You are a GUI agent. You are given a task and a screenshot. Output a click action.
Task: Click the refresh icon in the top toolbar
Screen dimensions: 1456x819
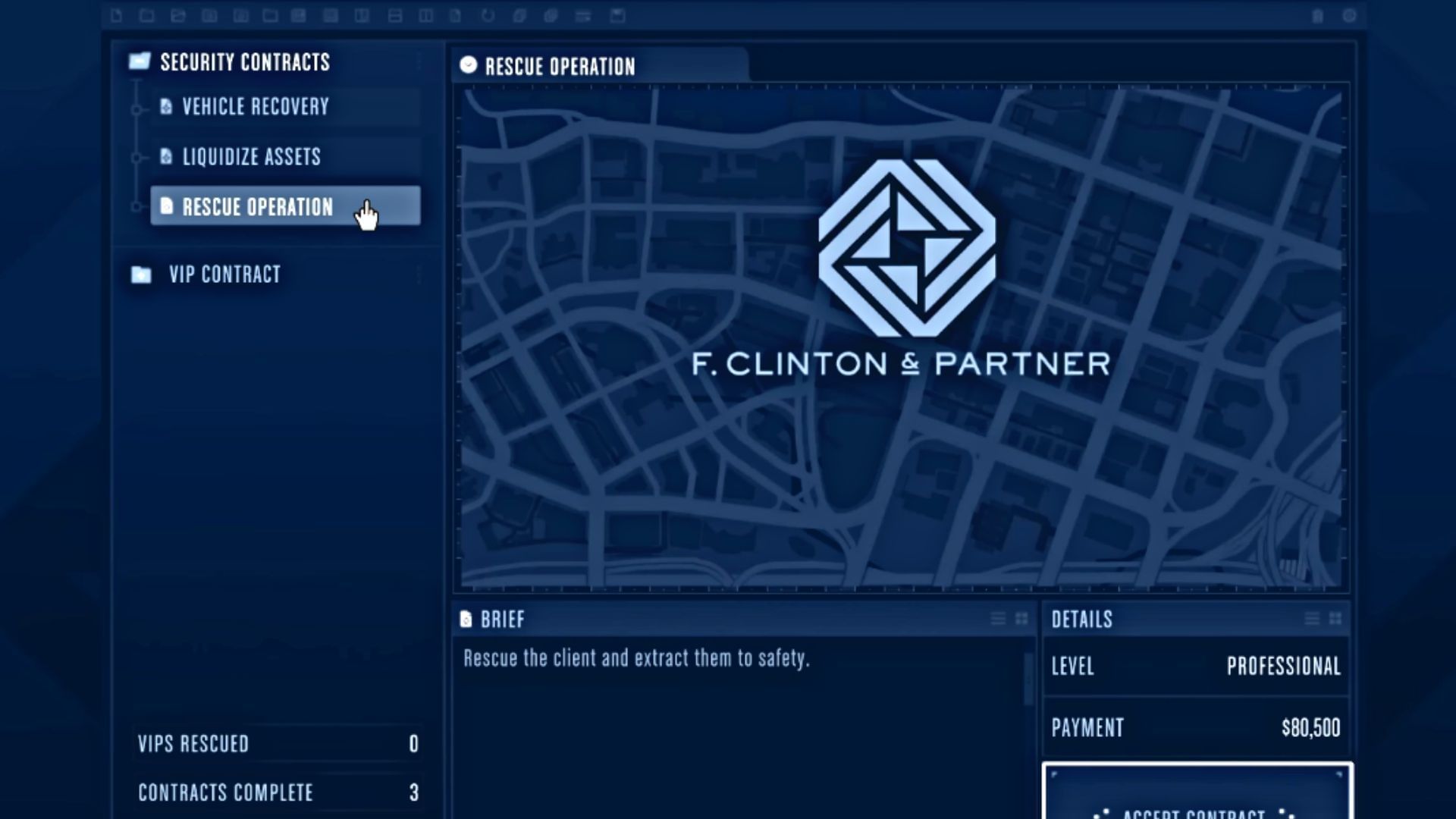click(x=488, y=15)
